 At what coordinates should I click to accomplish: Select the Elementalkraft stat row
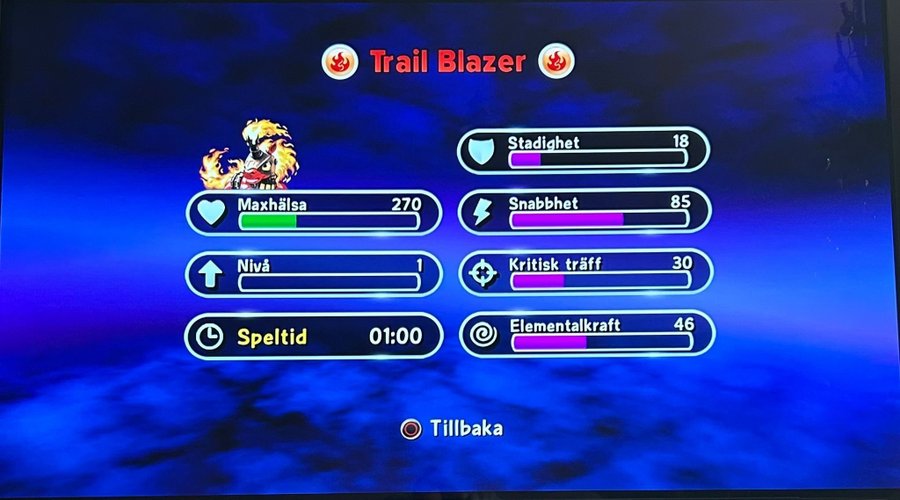(586, 334)
